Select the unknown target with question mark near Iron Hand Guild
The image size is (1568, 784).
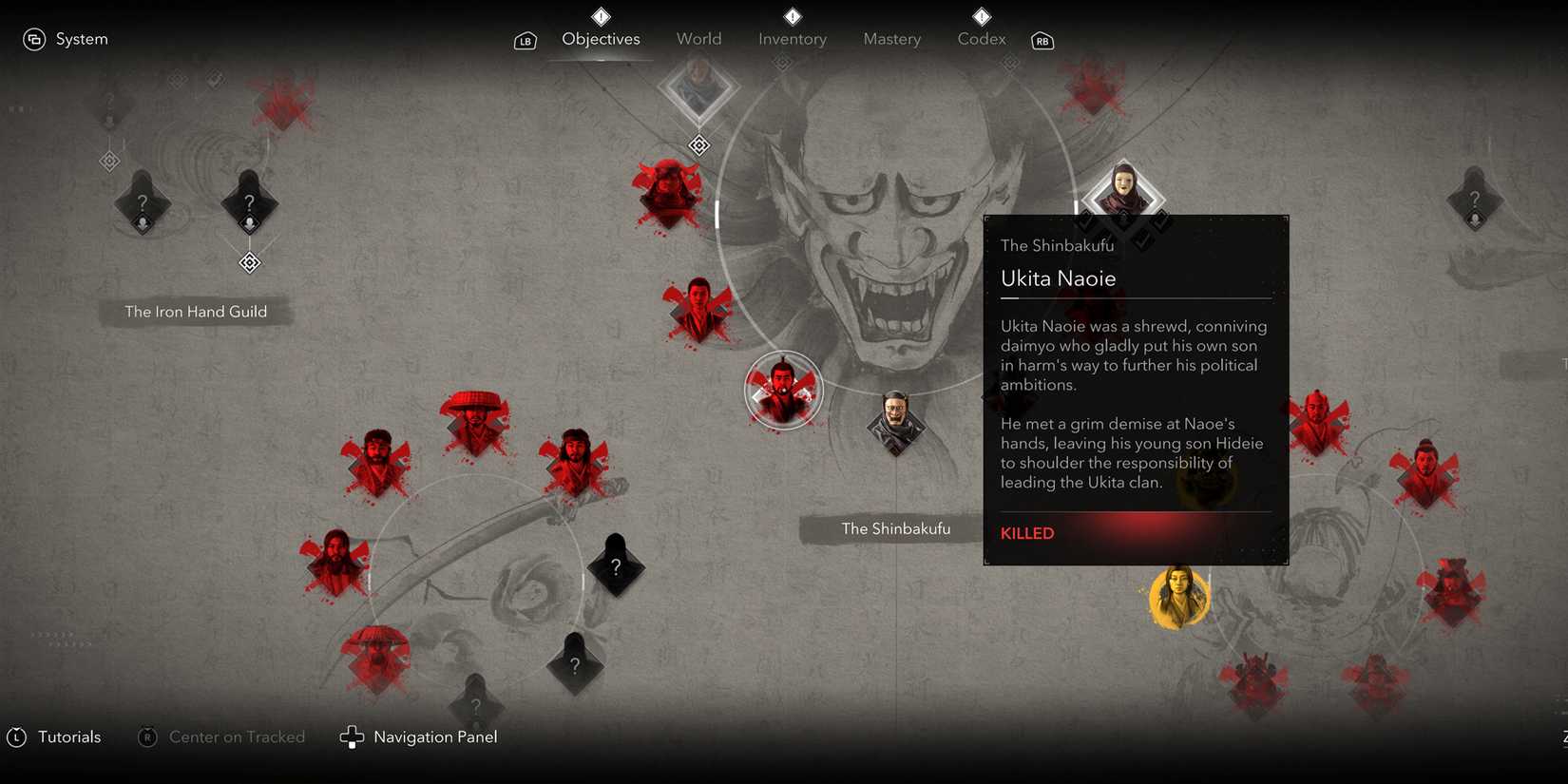click(248, 202)
